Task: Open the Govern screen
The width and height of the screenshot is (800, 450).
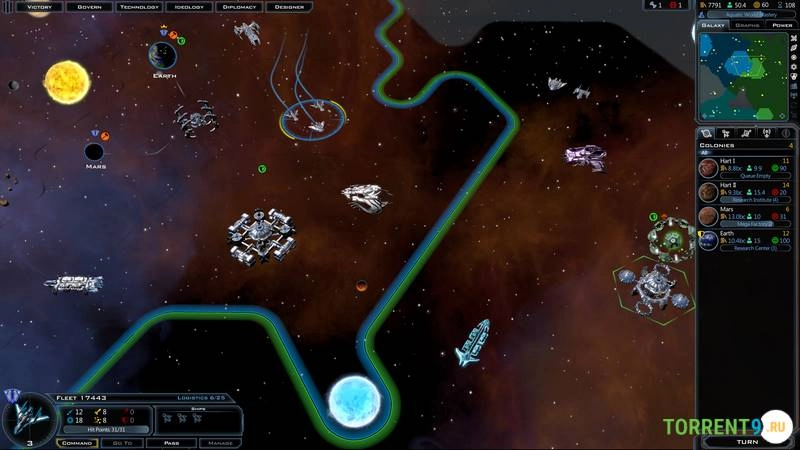Action: click(89, 6)
